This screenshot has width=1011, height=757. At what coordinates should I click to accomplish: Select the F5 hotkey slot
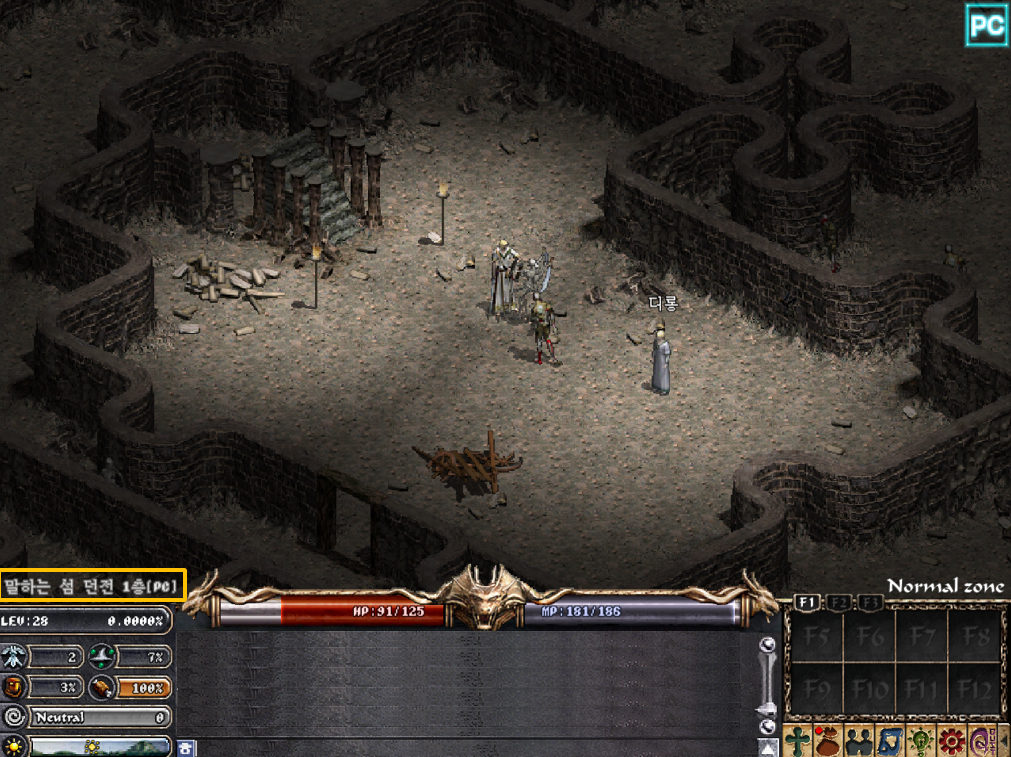817,637
